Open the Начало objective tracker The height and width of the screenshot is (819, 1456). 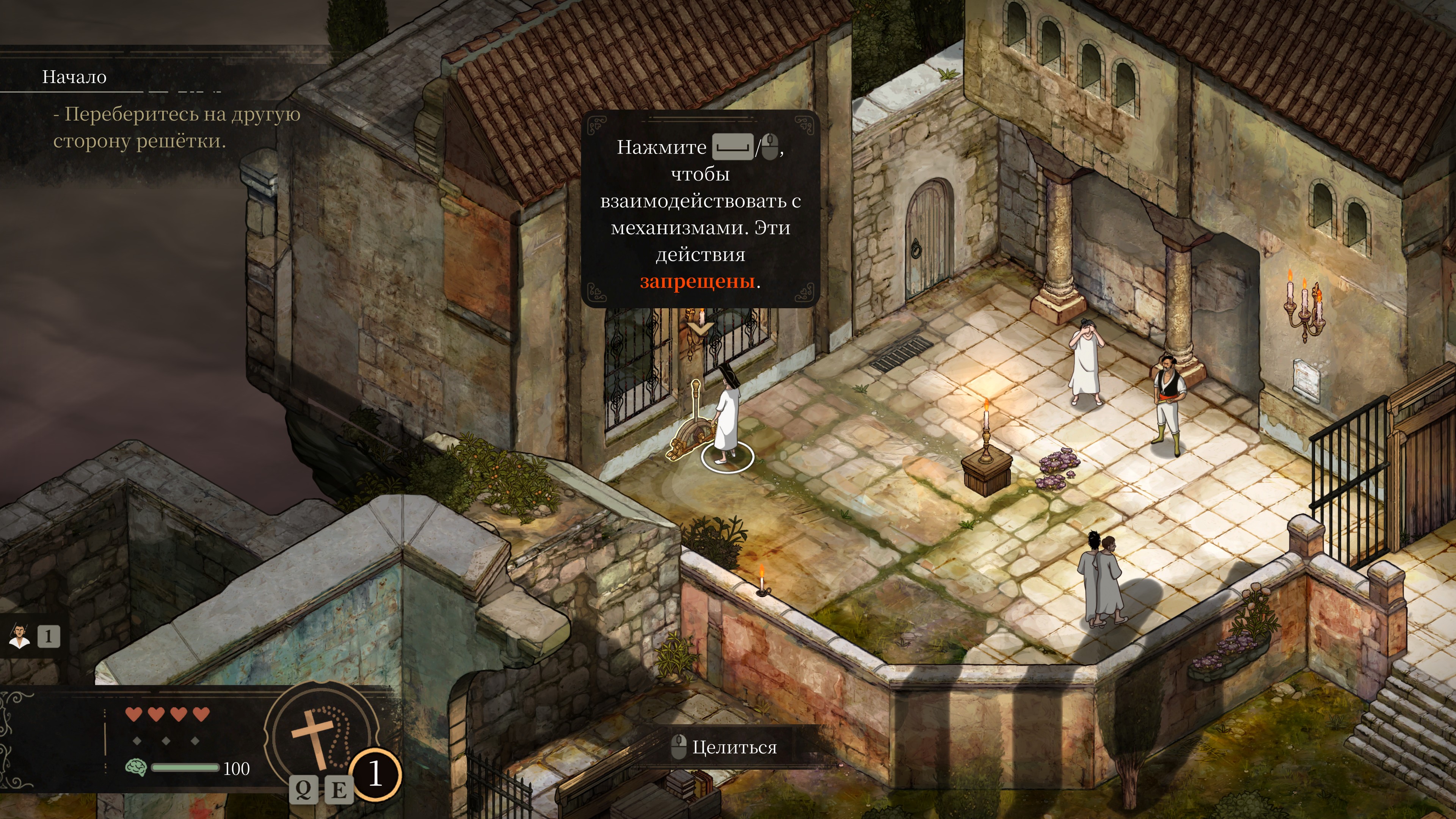coord(74,77)
